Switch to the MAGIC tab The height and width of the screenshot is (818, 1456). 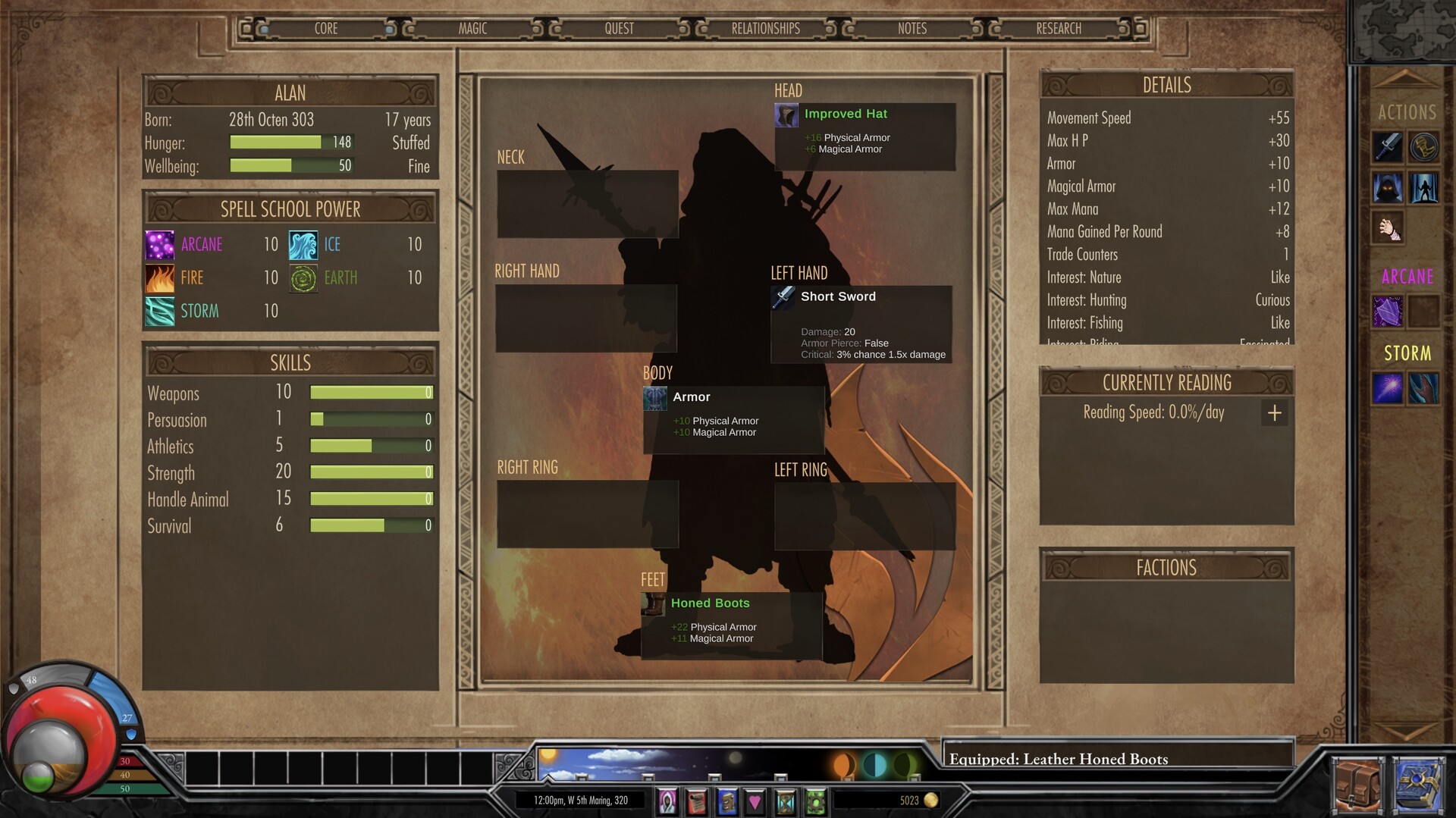[x=472, y=29]
